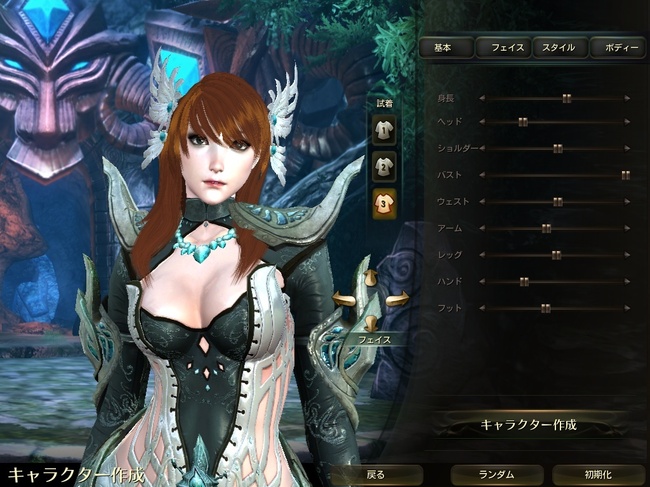This screenshot has height=487, width=650.
Task: Click the ウェスト (waist) slider handle
Action: pos(558,201)
